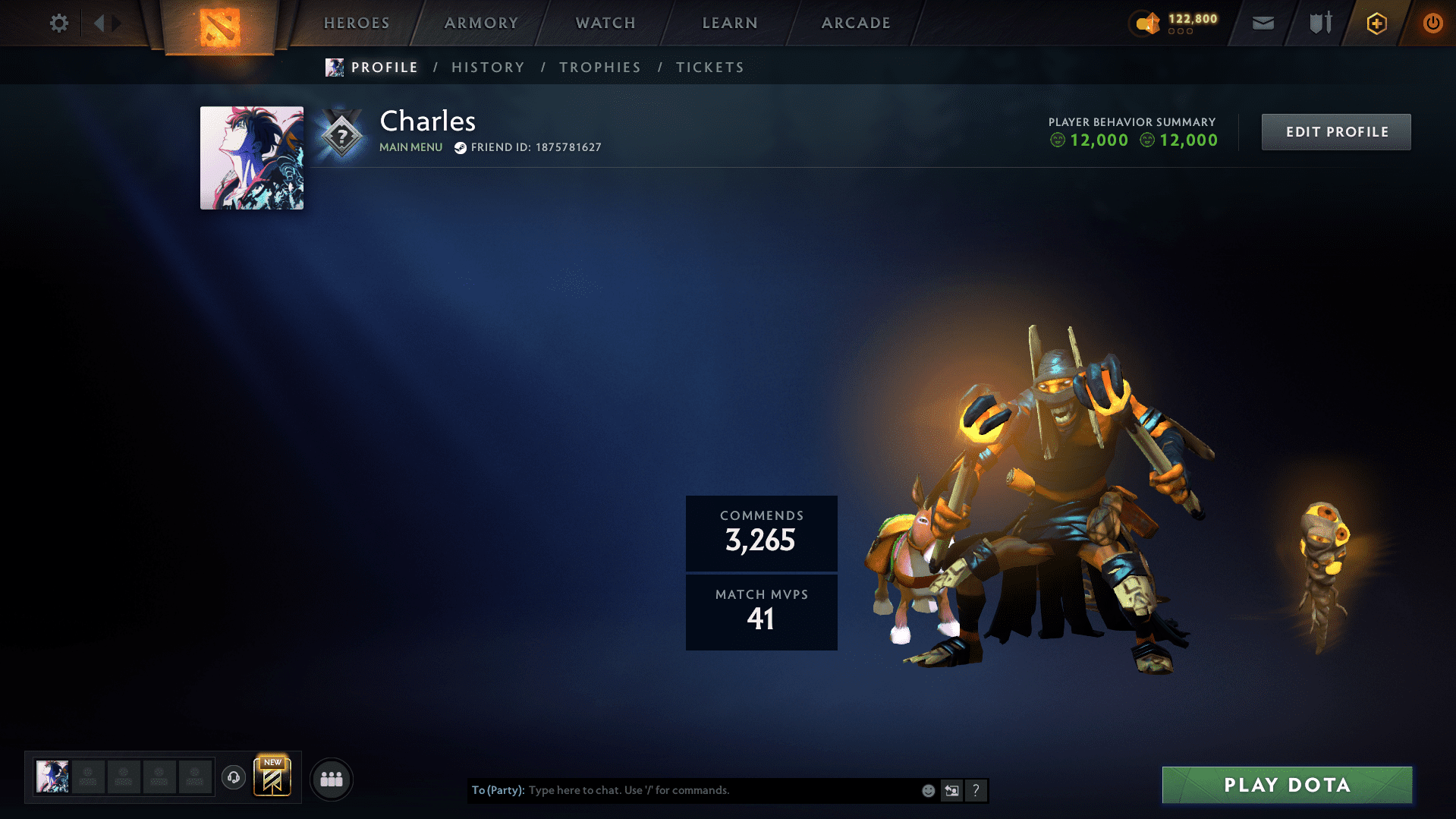
Task: Open the emoticon picker in chat
Action: [x=927, y=790]
